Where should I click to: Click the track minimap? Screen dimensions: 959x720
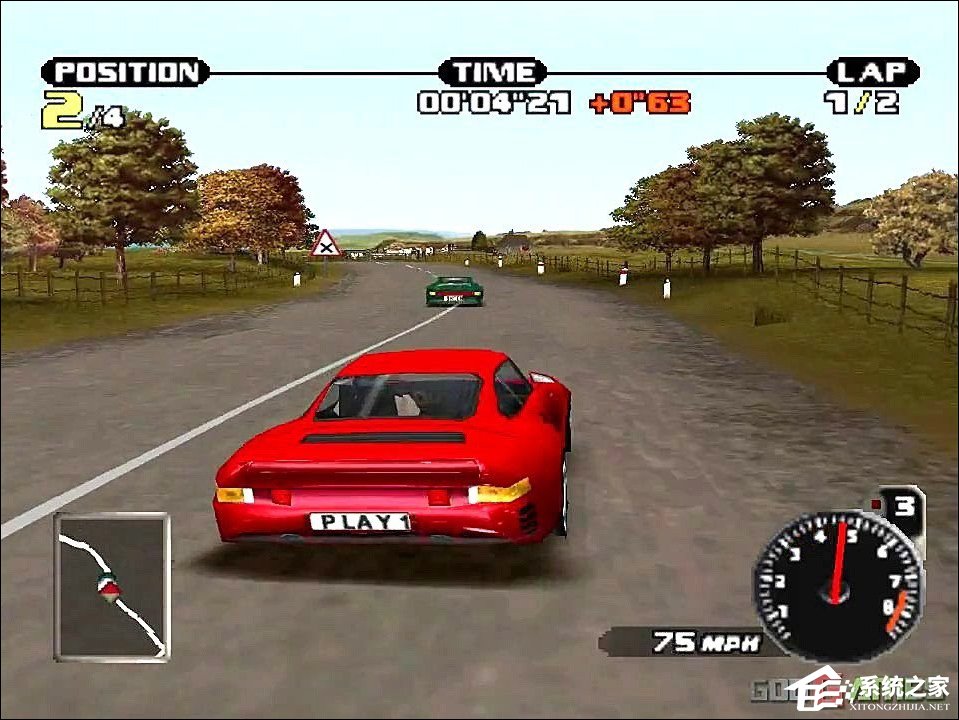[112, 586]
